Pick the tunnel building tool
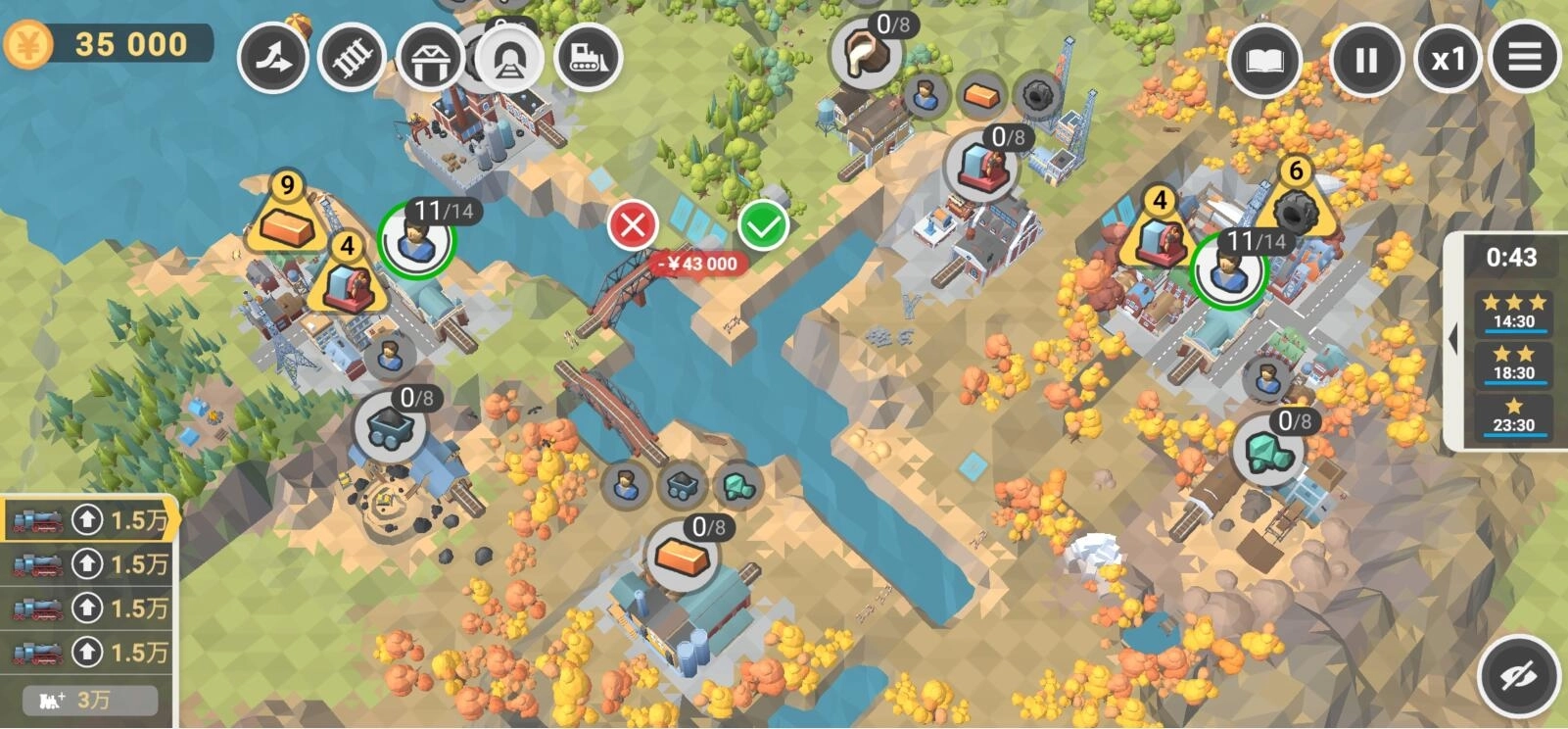The image size is (1568, 729). 509,59
